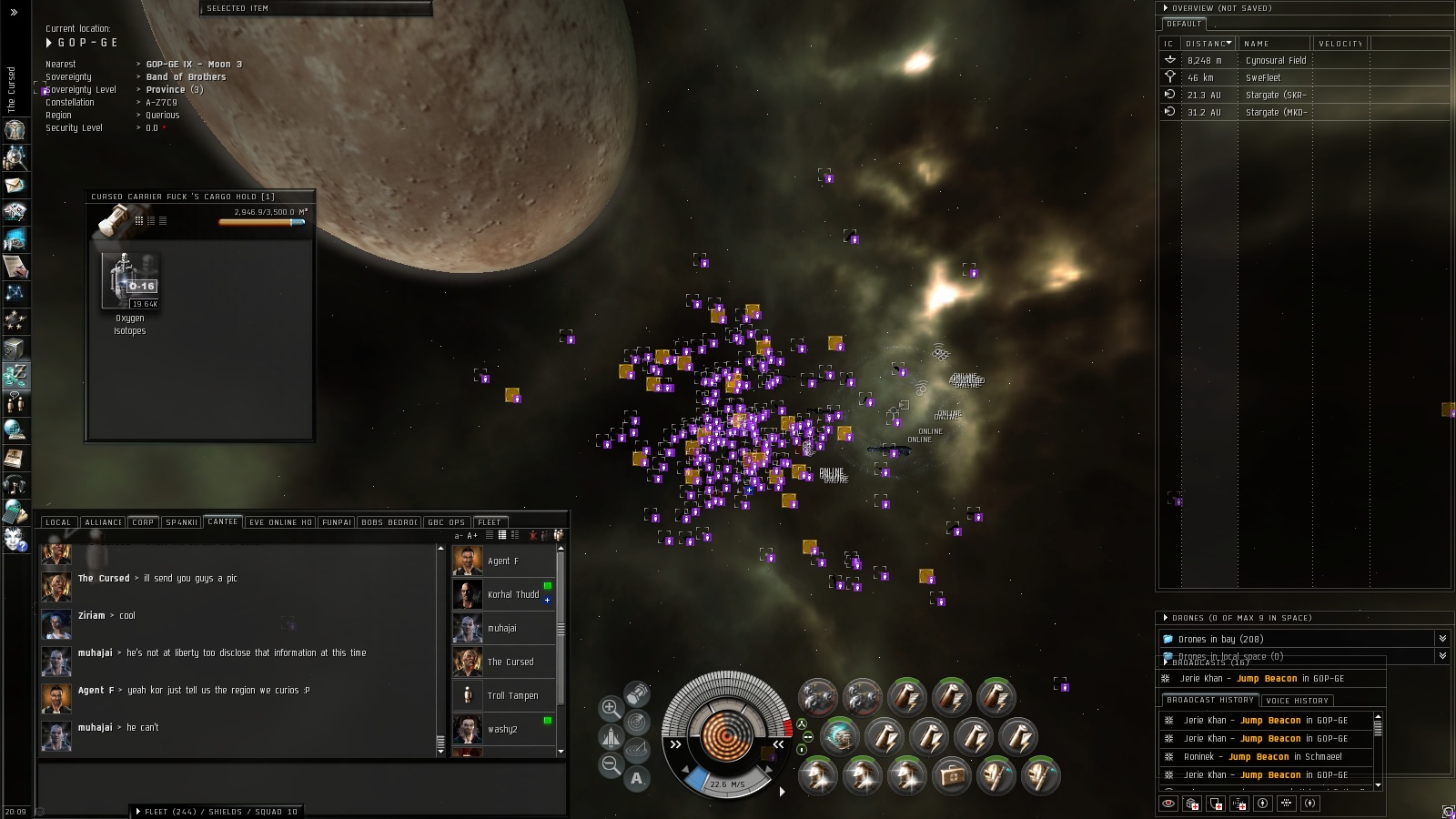This screenshot has height=819, width=1456.
Task: Switch to the LOCAL chat tab
Action: coord(58,522)
